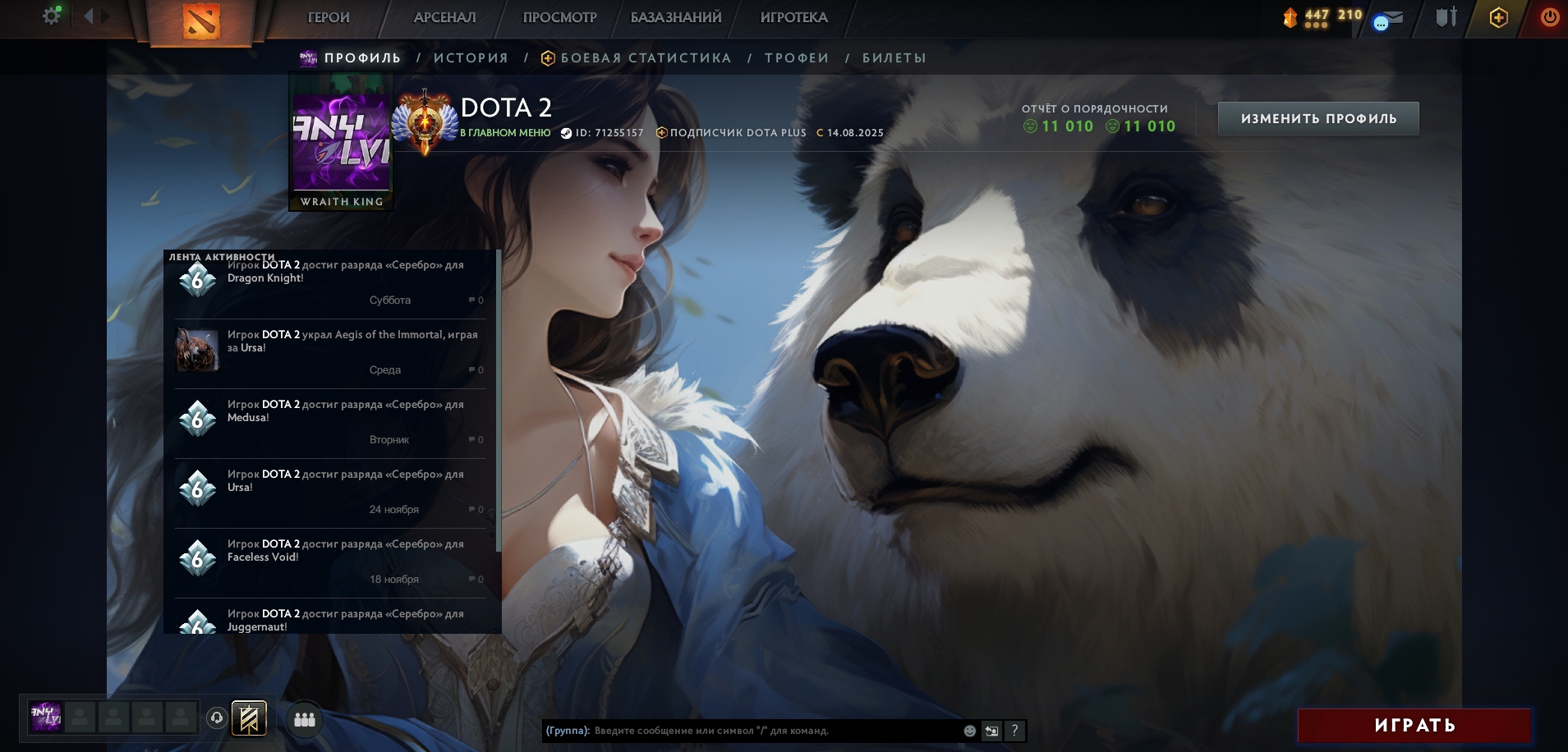Open the mail notification icon
The image size is (1568, 752).
[1388, 19]
